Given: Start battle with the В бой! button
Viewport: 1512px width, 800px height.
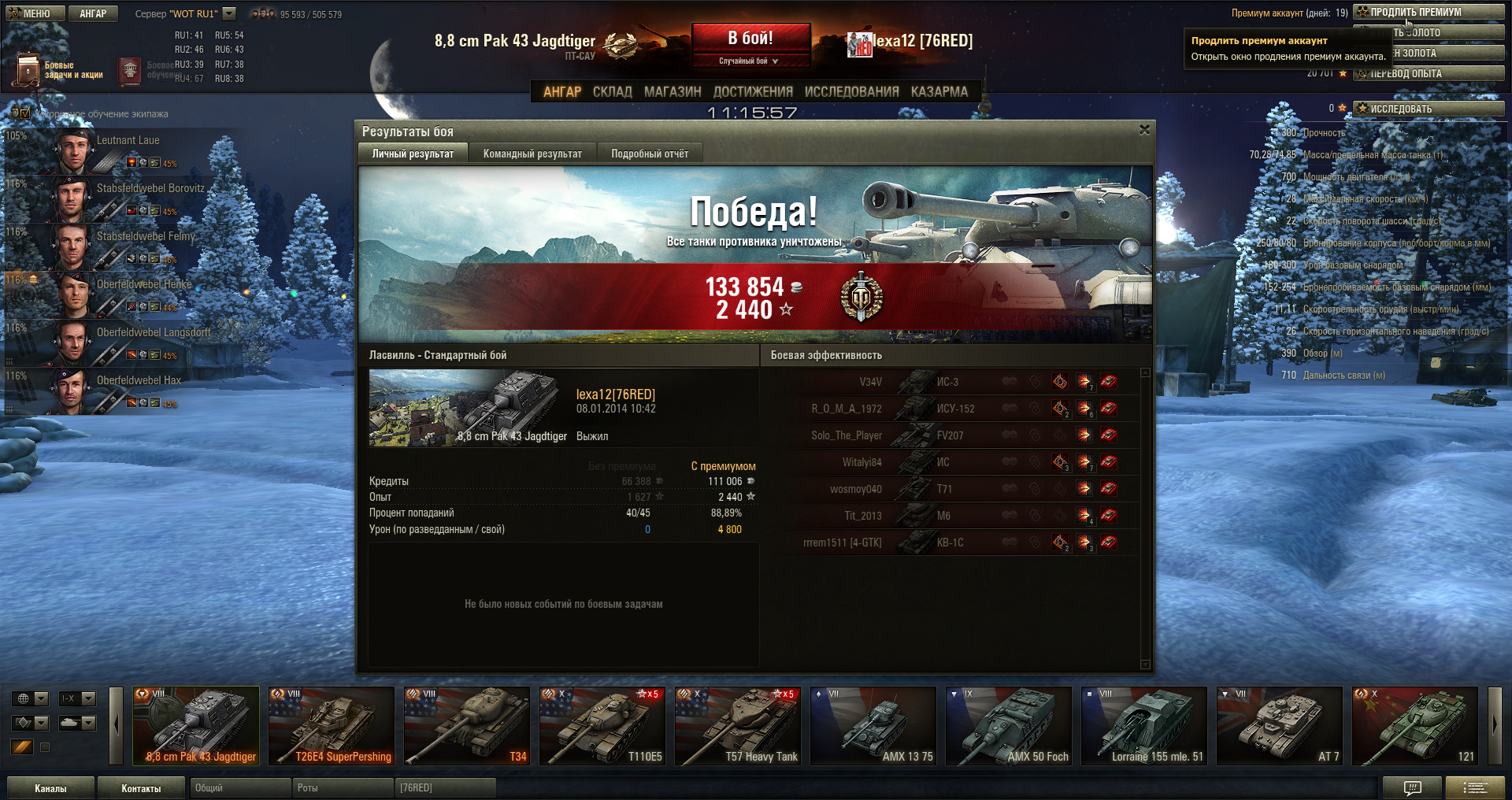Looking at the screenshot, I should (750, 38).
